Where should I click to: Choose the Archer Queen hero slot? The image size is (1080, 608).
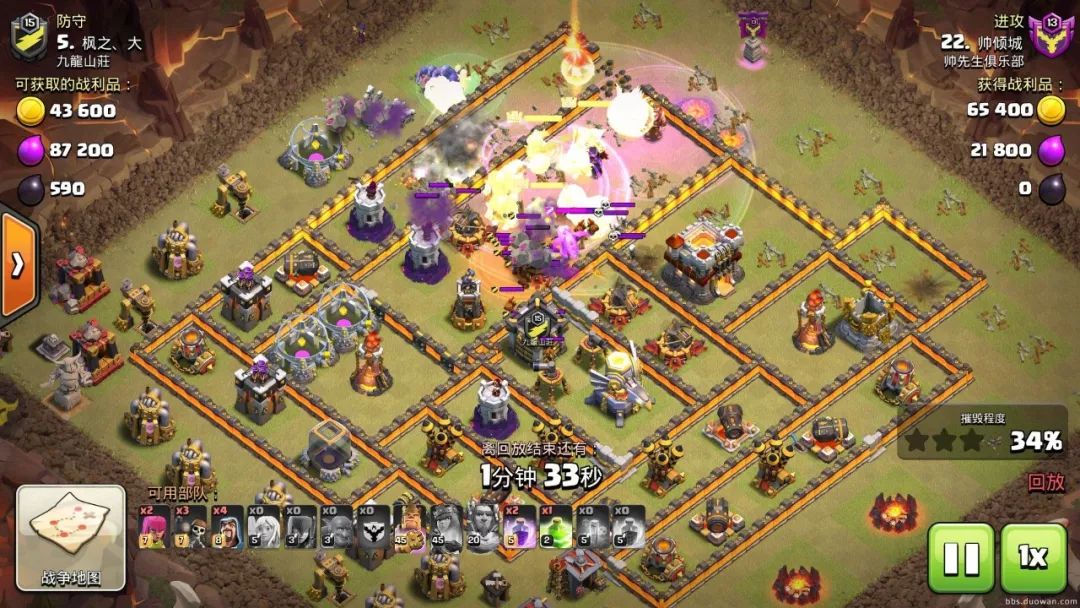click(x=445, y=527)
